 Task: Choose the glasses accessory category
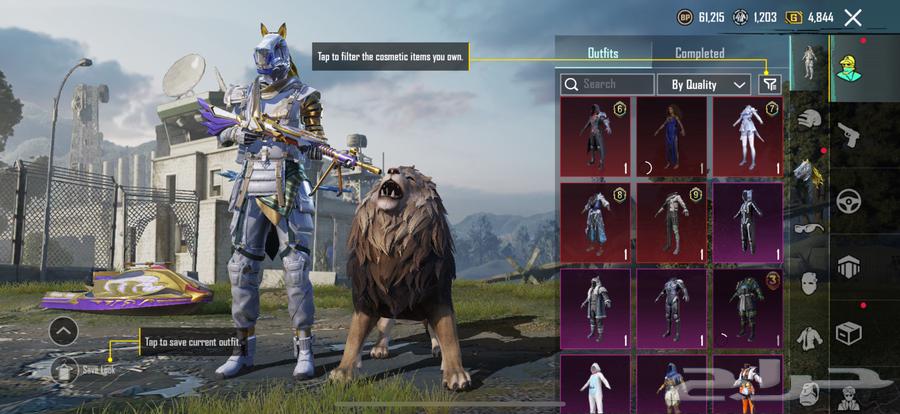pyautogui.click(x=808, y=228)
